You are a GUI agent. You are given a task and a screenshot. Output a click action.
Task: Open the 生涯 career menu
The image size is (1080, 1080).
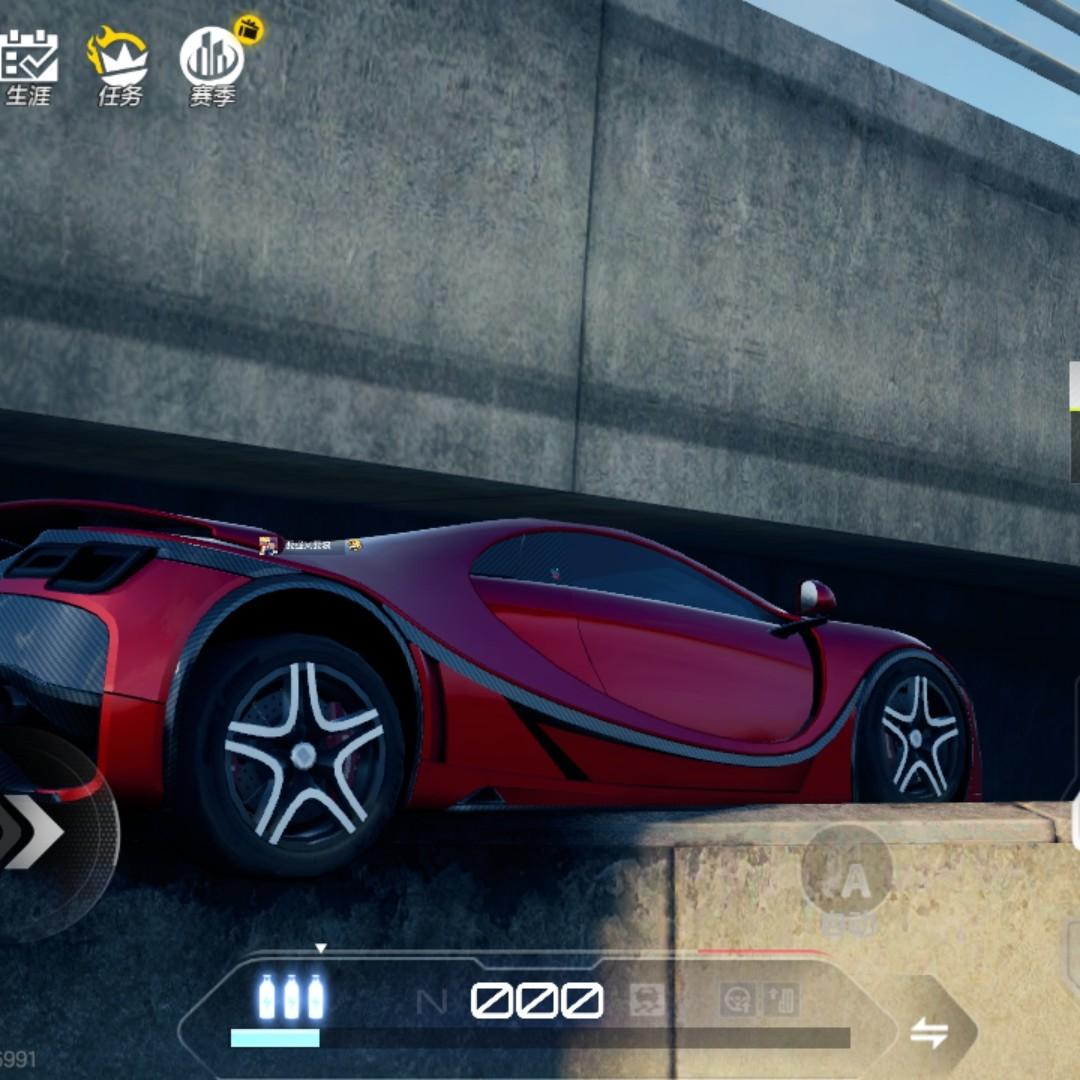[x=28, y=66]
